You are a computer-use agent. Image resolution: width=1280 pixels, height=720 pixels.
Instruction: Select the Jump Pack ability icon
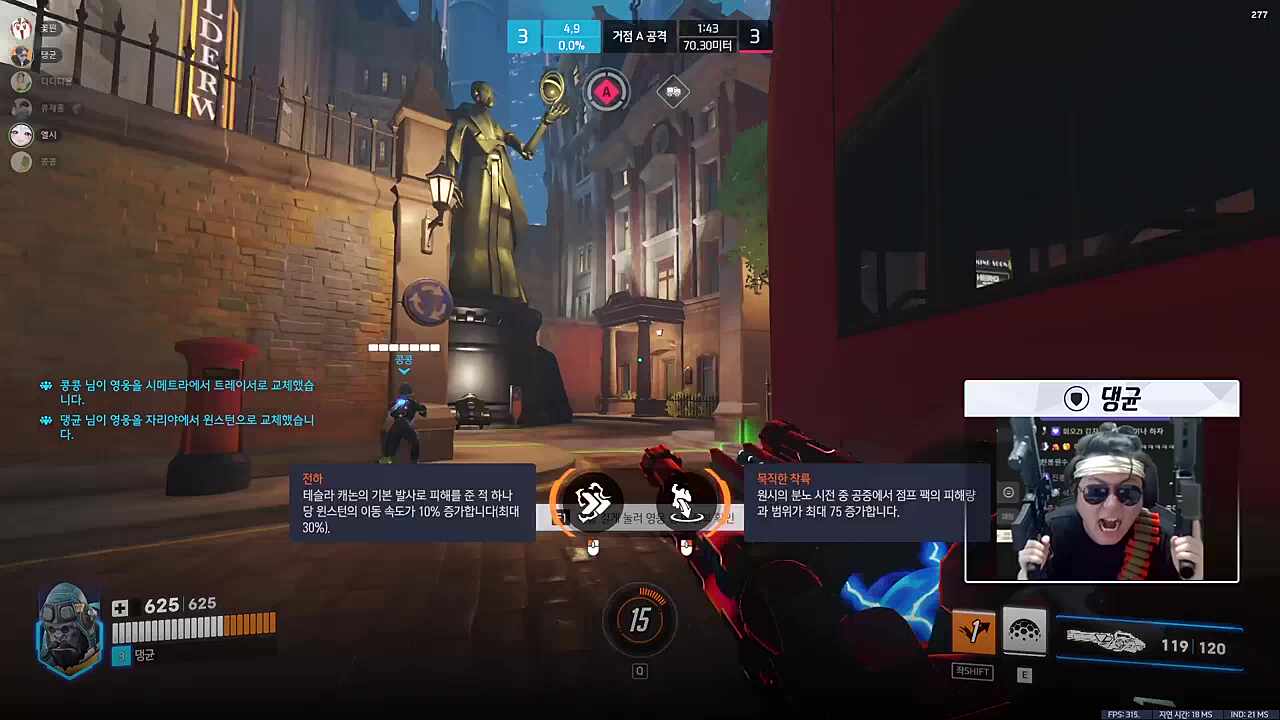pos(974,630)
